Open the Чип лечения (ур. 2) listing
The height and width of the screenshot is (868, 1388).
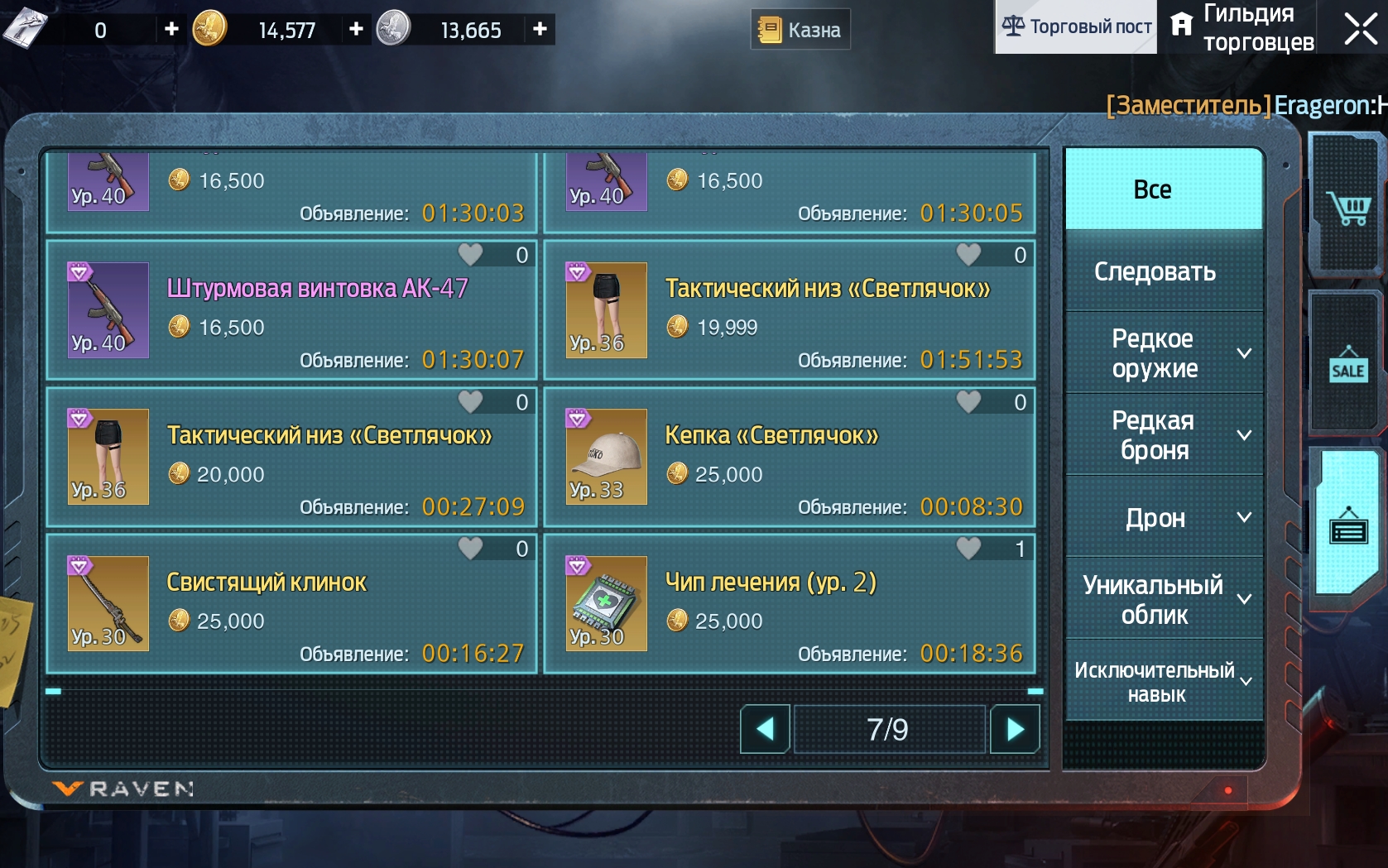point(789,604)
